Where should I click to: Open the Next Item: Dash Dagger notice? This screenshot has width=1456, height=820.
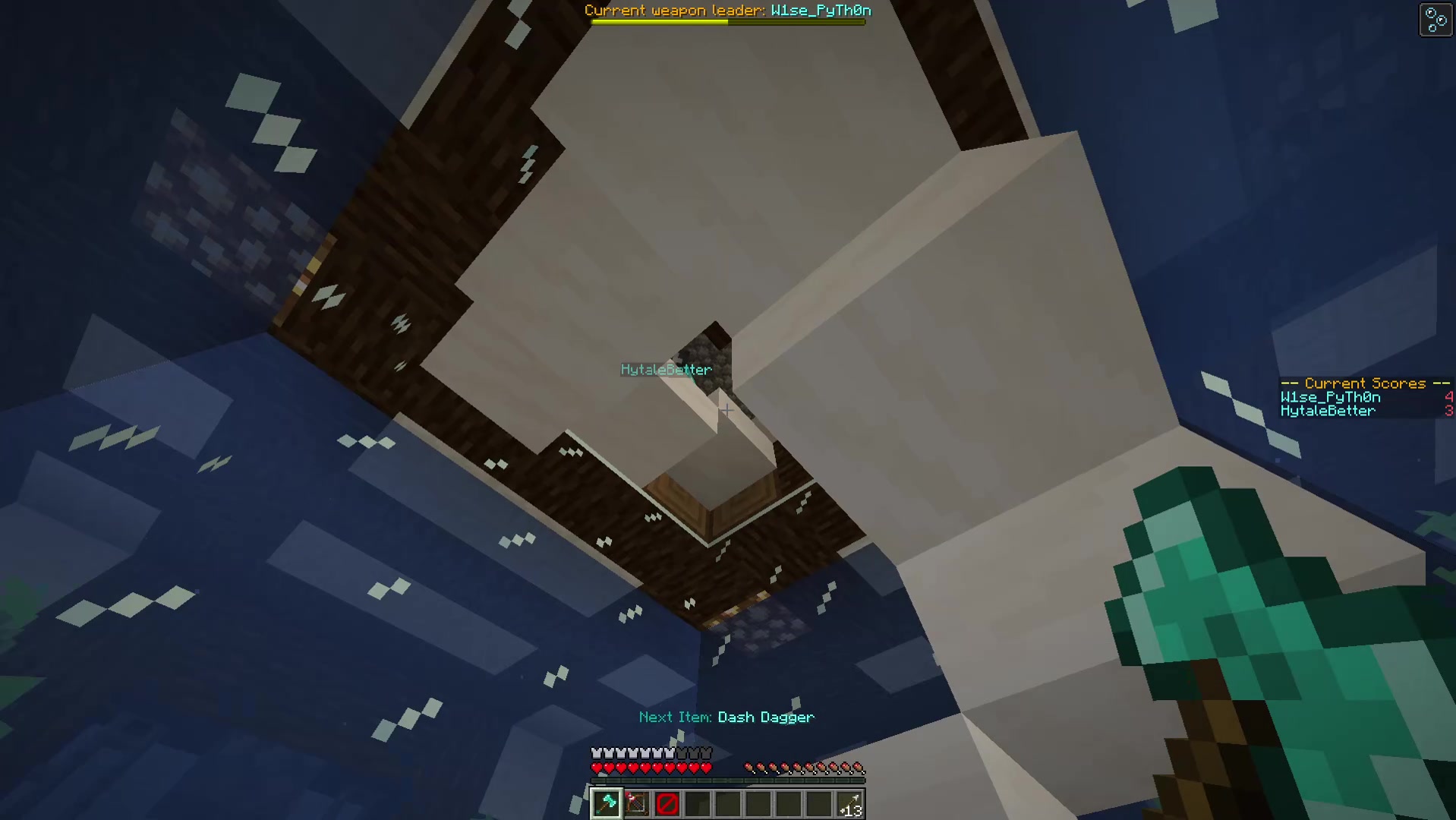pyautogui.click(x=726, y=717)
